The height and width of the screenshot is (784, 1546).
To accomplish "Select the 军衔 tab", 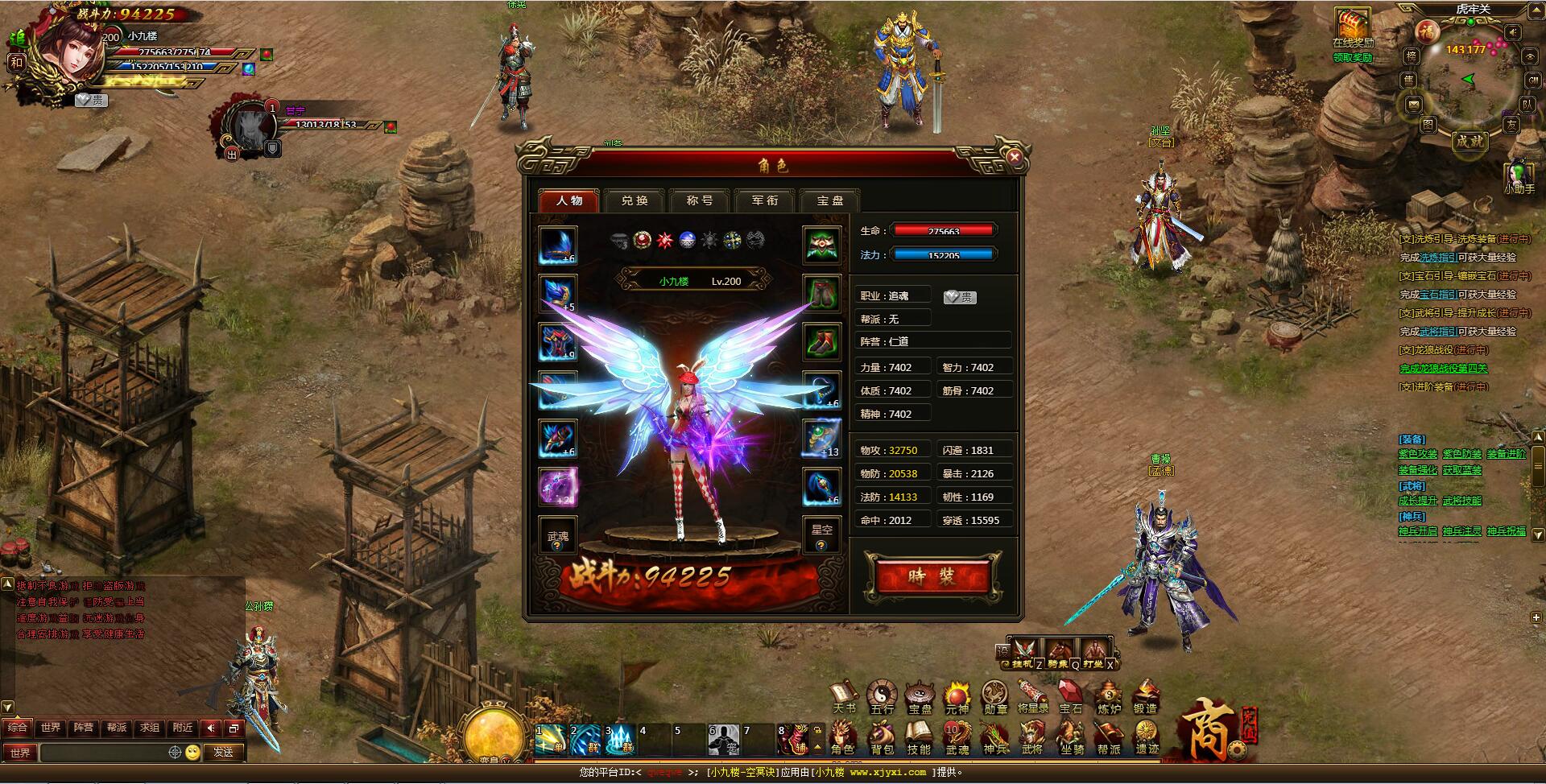I will 764,200.
